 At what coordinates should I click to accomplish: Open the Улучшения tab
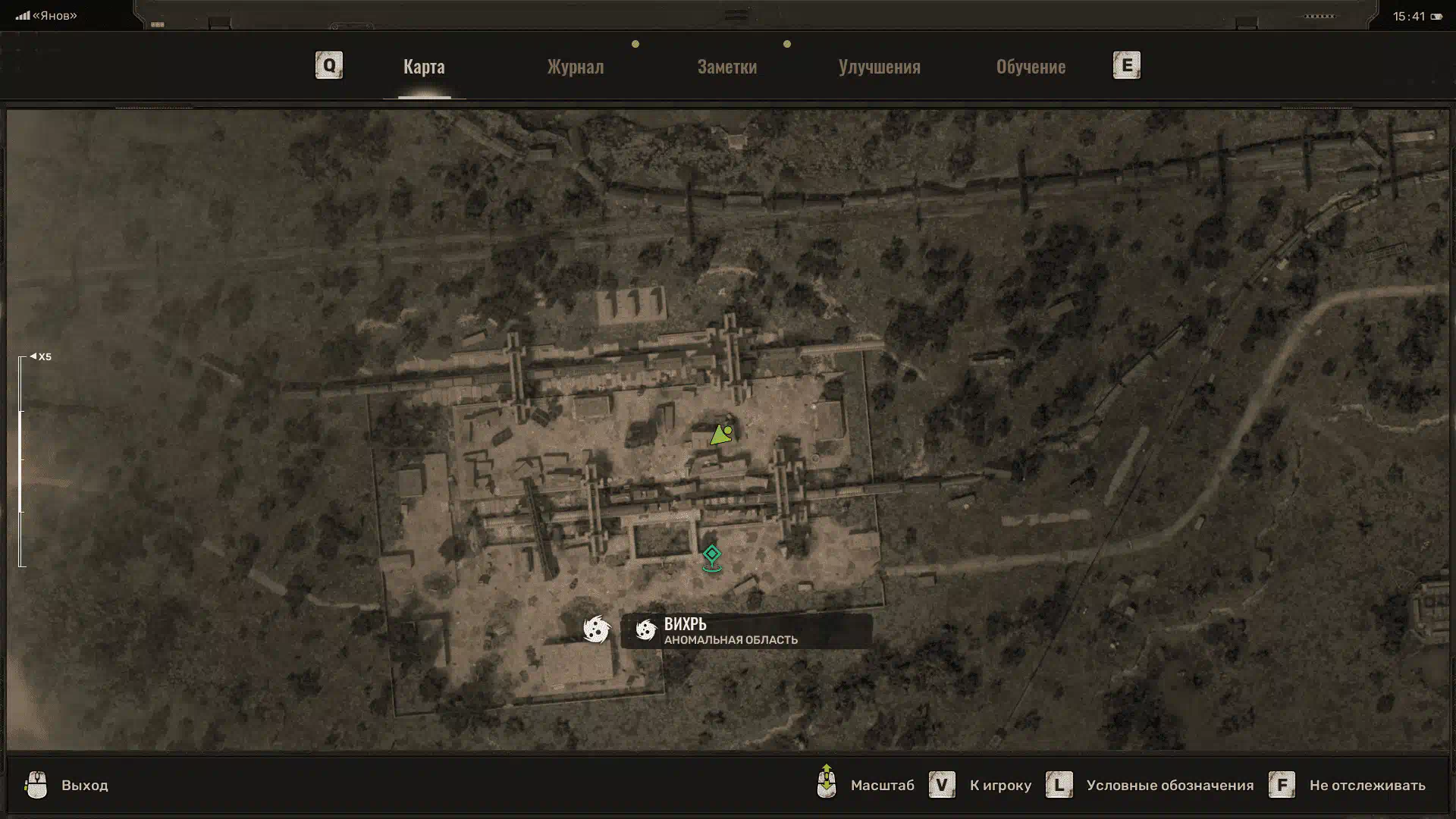click(x=879, y=67)
